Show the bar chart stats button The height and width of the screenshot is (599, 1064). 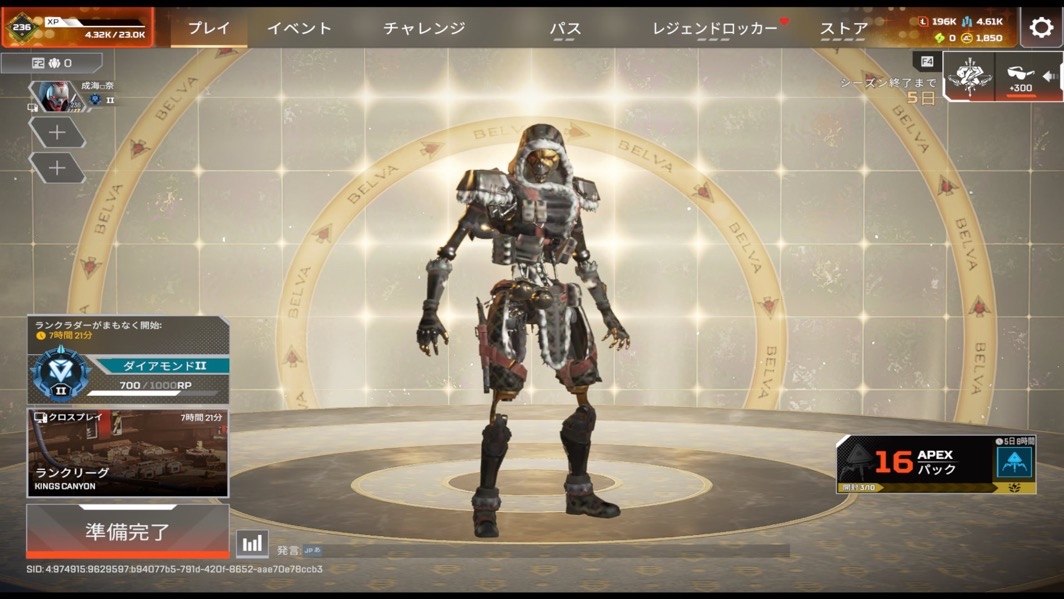(252, 544)
